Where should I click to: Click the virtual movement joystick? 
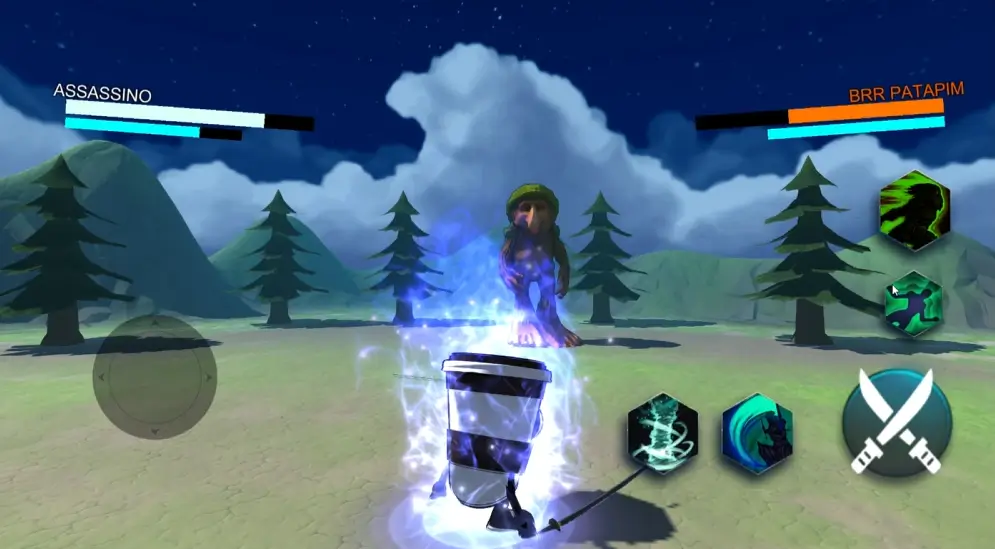pyautogui.click(x=155, y=377)
